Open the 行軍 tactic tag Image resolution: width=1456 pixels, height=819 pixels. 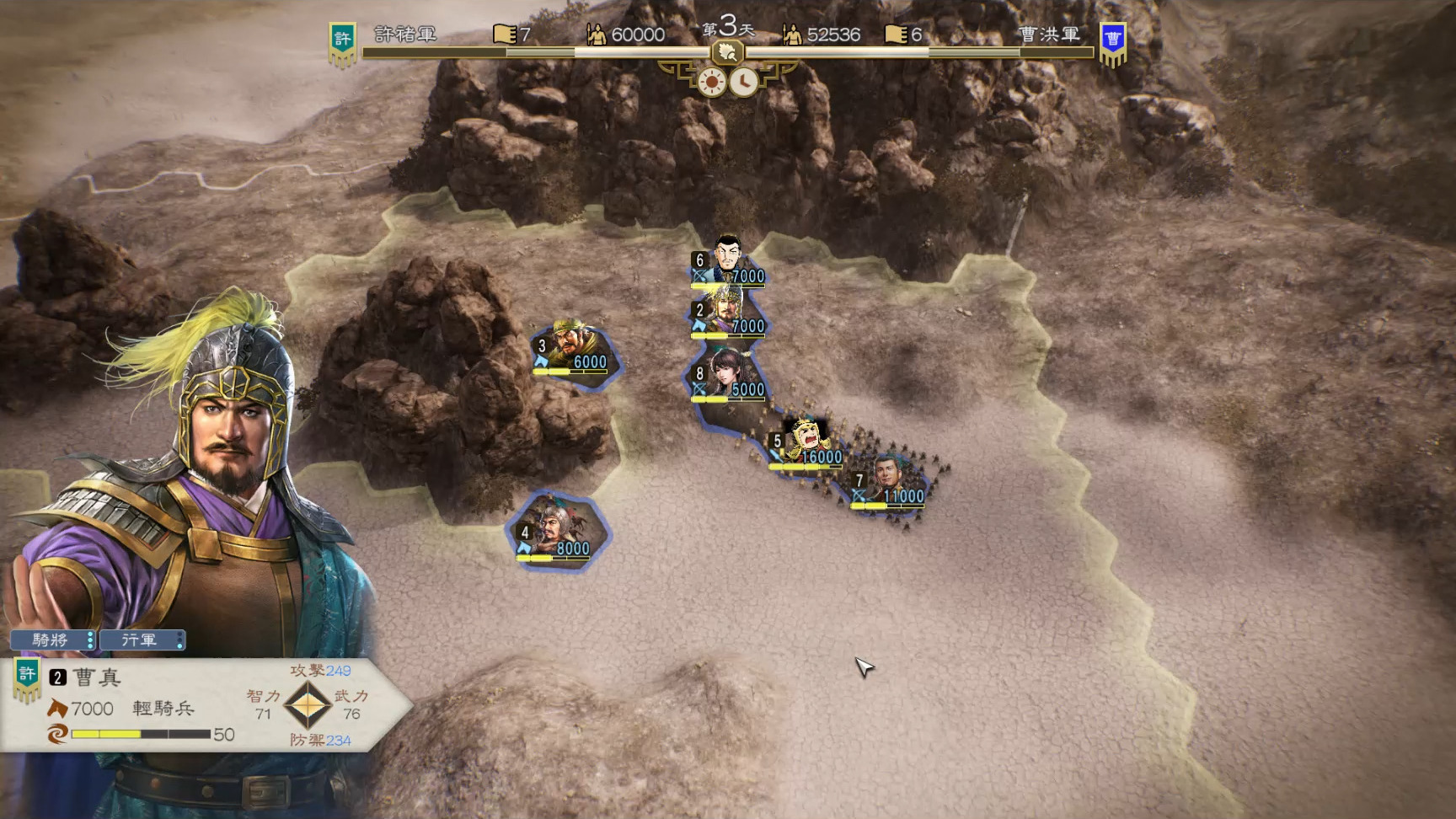[142, 640]
